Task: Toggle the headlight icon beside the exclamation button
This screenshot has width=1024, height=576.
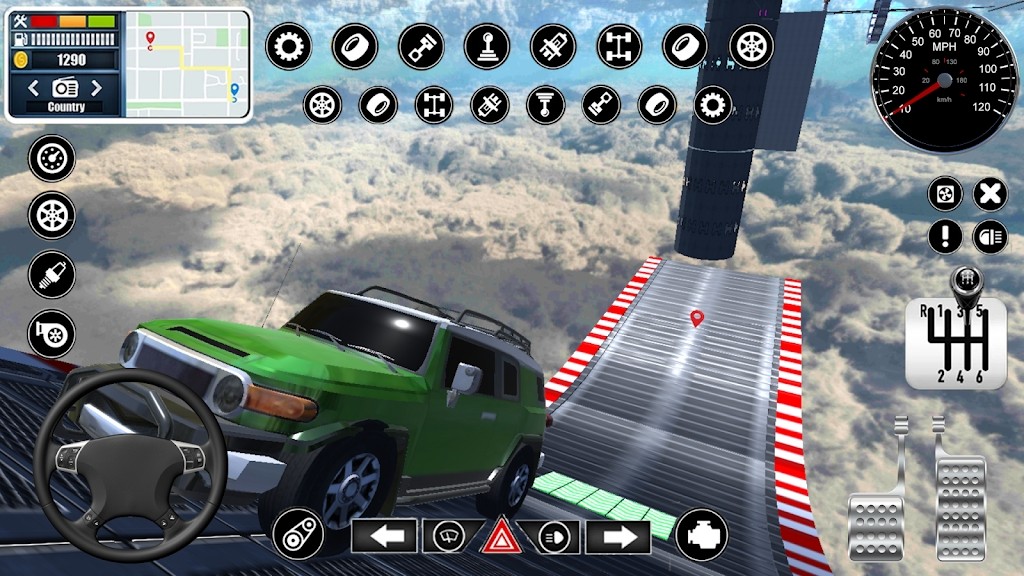Action: coord(989,237)
